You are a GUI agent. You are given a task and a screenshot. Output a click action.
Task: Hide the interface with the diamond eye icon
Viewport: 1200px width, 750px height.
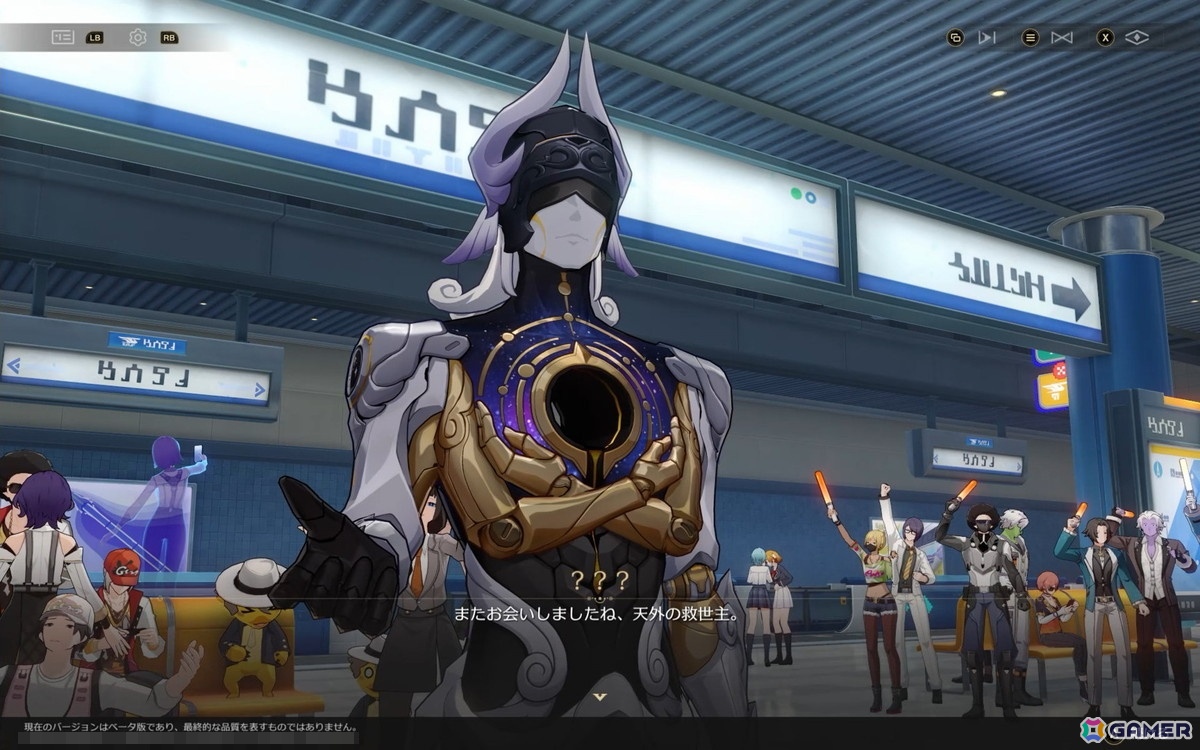click(x=1137, y=38)
